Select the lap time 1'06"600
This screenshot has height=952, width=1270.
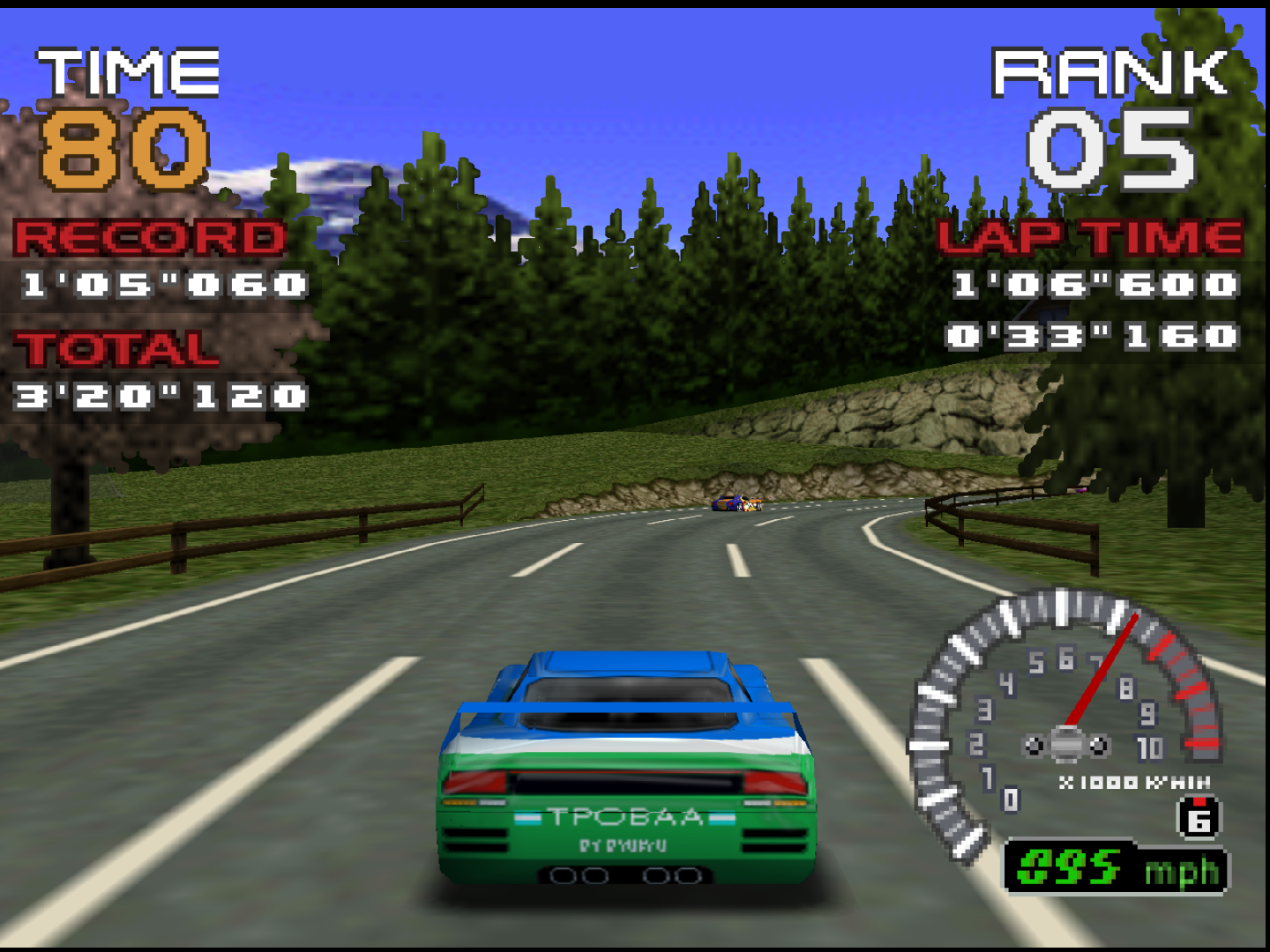[x=1094, y=285]
